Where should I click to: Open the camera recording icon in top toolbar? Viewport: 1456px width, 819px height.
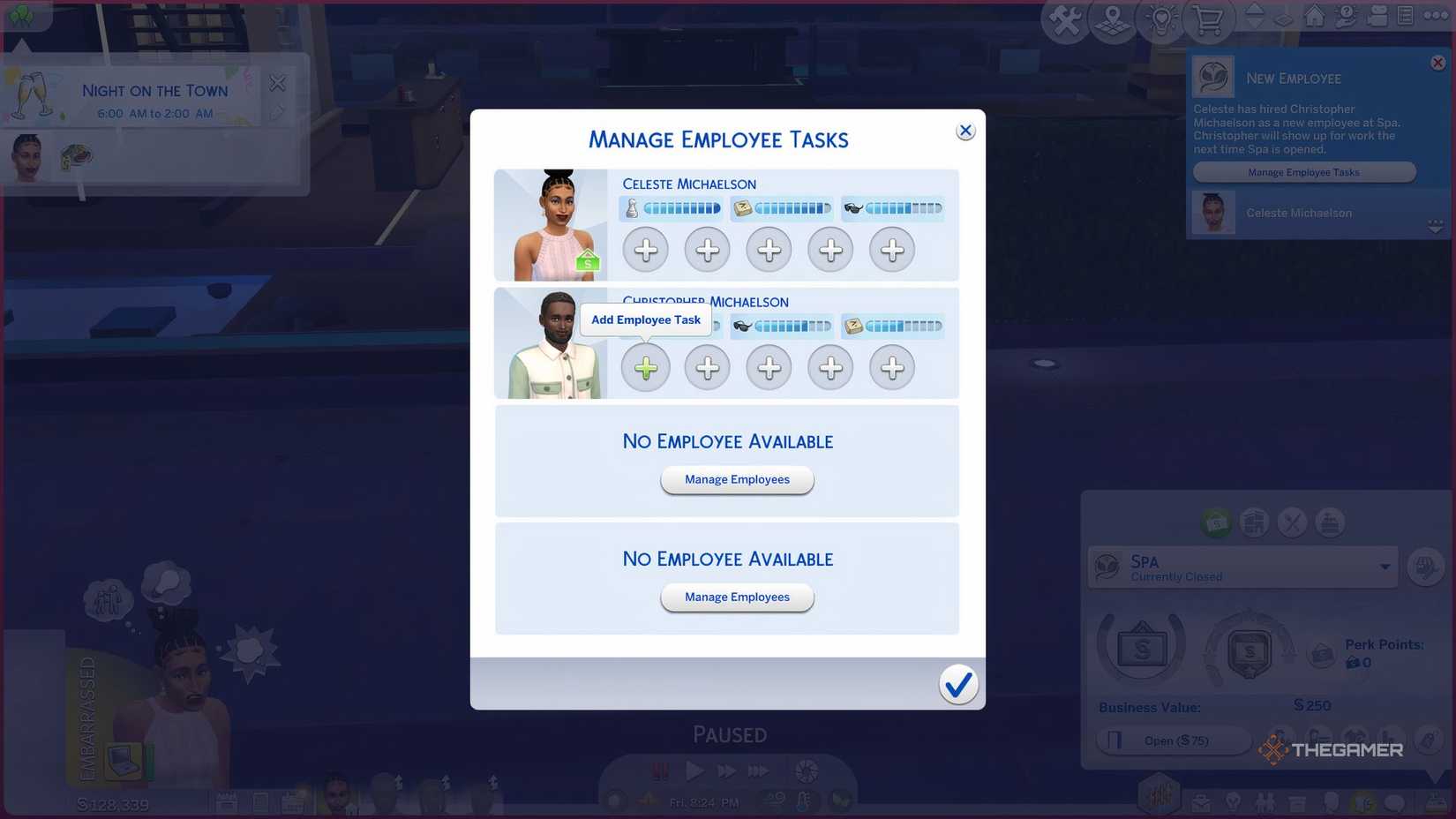click(x=1379, y=16)
